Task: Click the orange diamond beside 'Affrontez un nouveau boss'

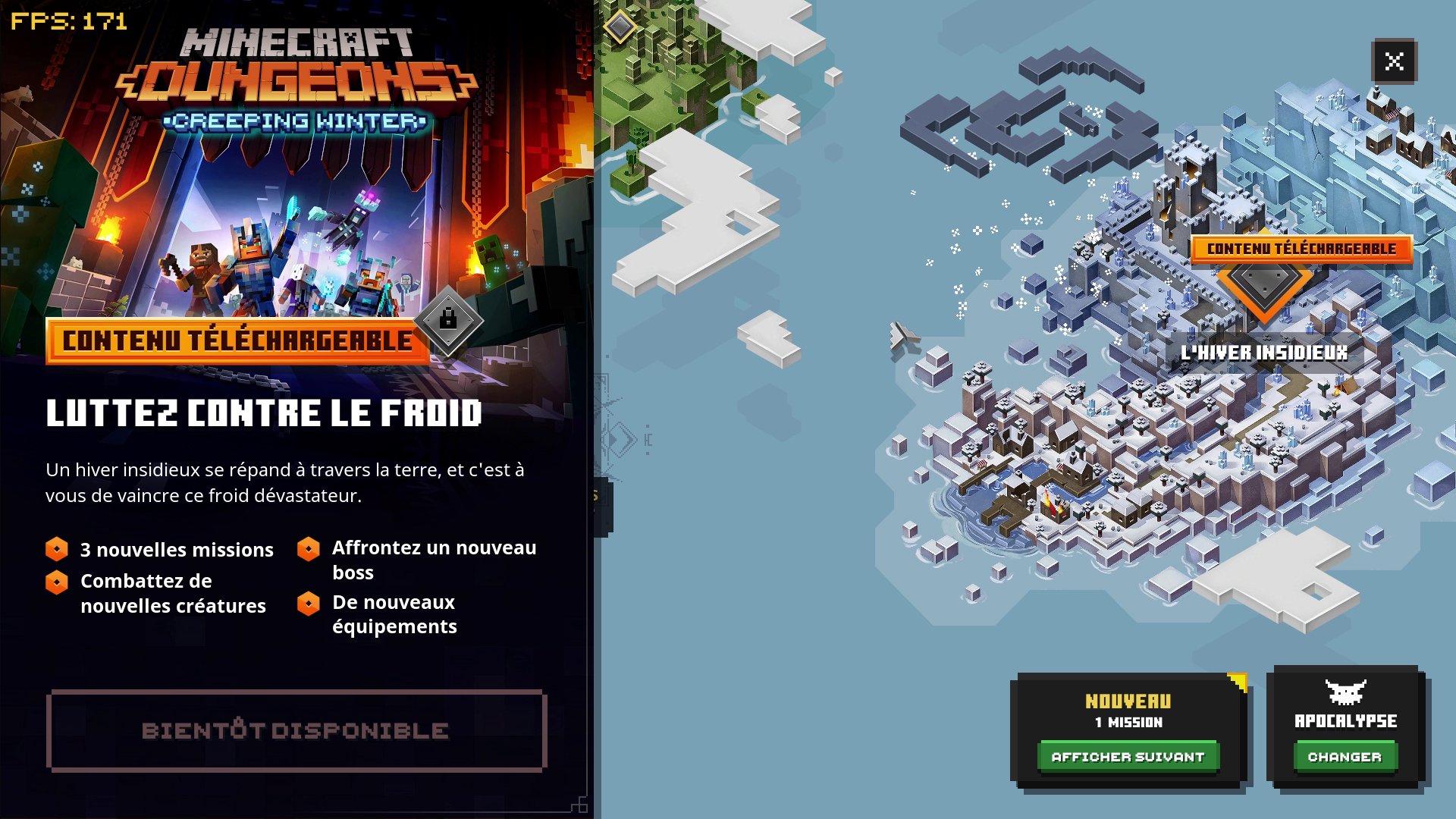Action: tap(309, 548)
